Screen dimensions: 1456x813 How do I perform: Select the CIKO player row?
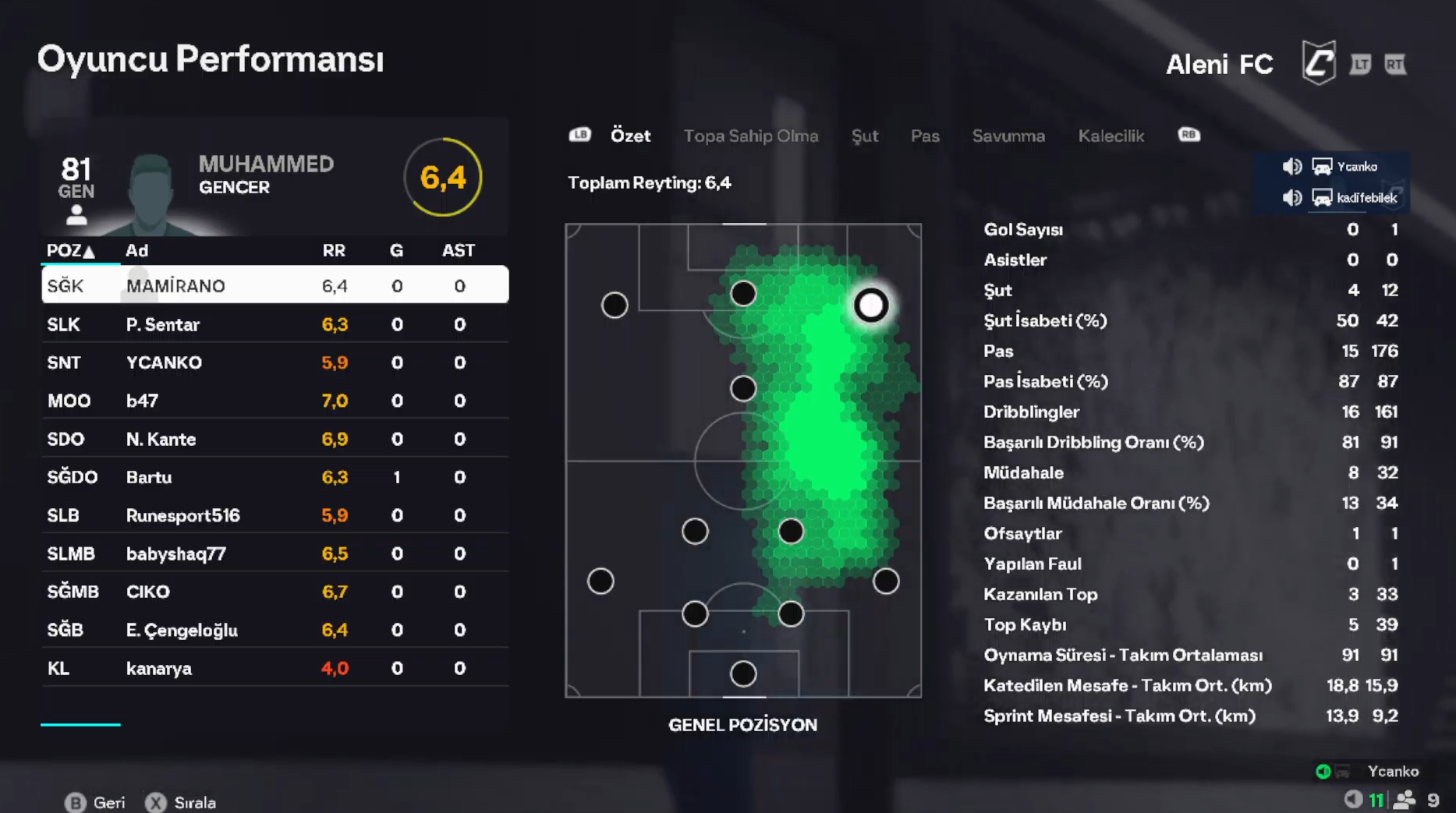(x=275, y=592)
